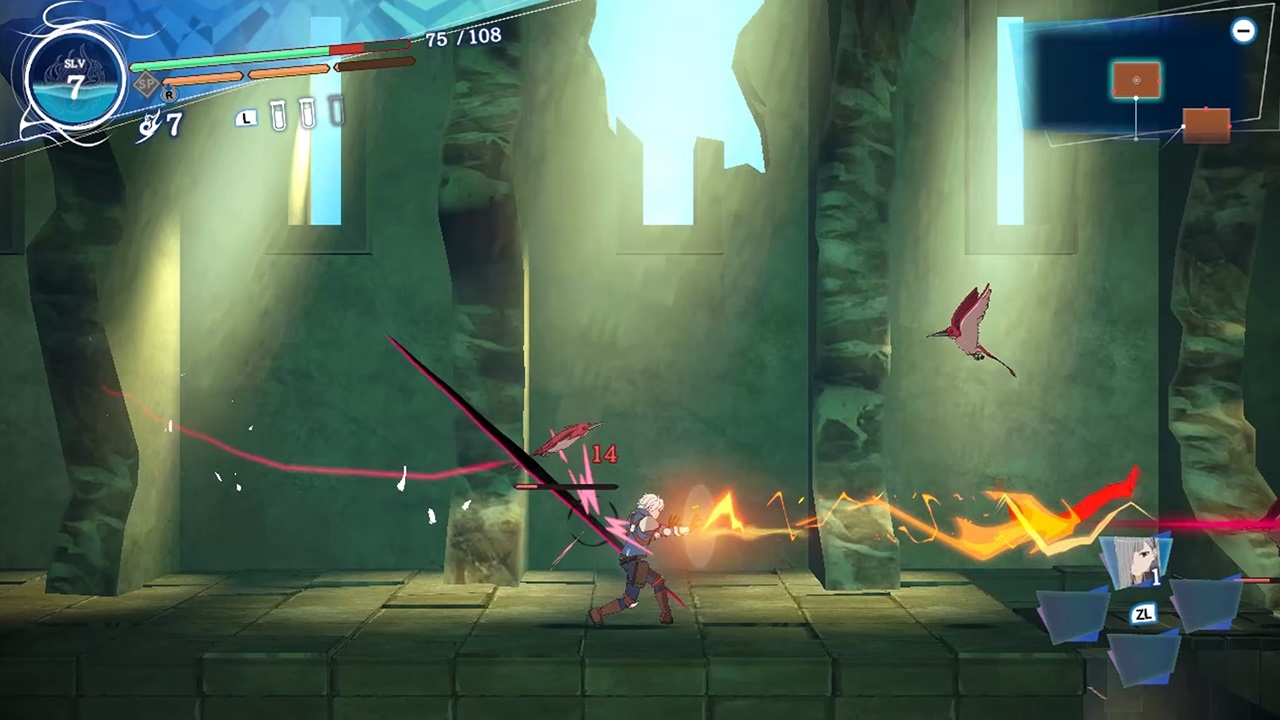This screenshot has height=720, width=1280.
Task: Click the ZL button prompt in the party wheel
Action: tap(1143, 614)
